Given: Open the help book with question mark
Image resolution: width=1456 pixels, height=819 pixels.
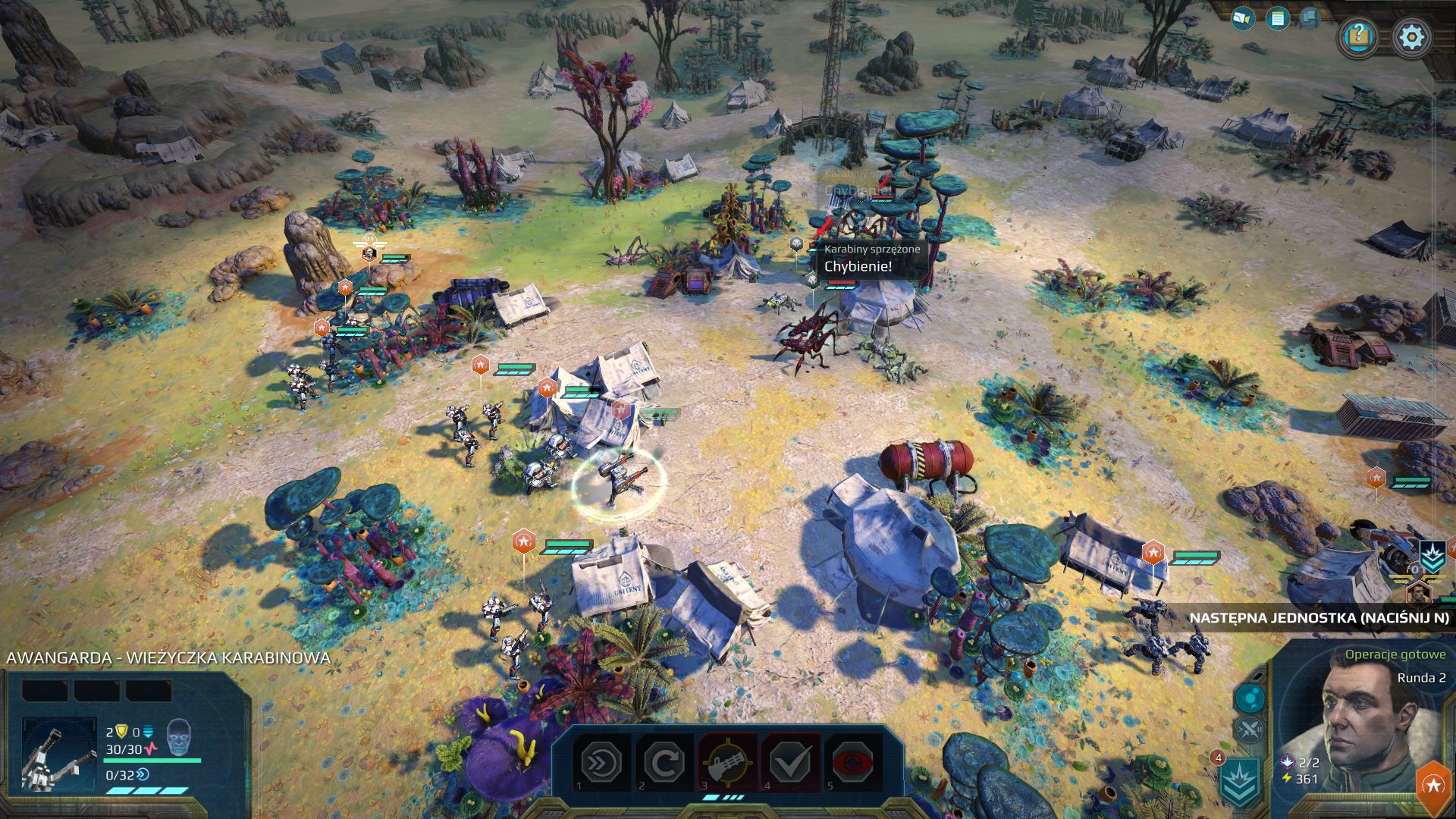Looking at the screenshot, I should click(x=1358, y=36).
